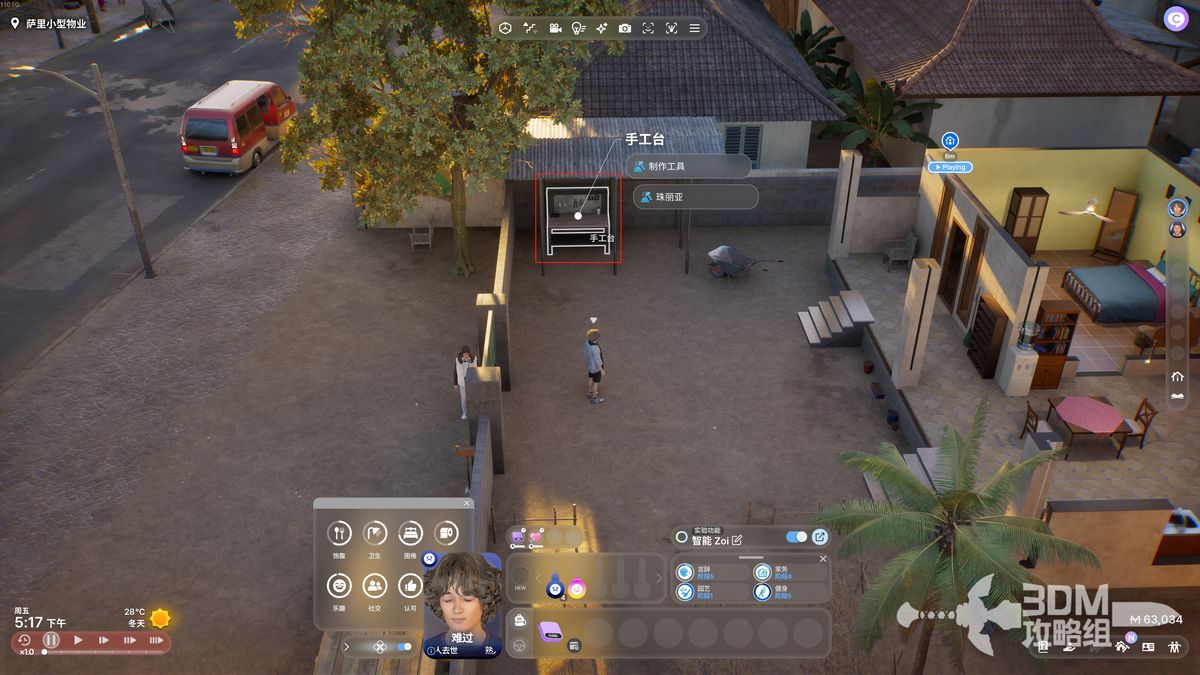Click the lightbulb toolbar icon

578,28
